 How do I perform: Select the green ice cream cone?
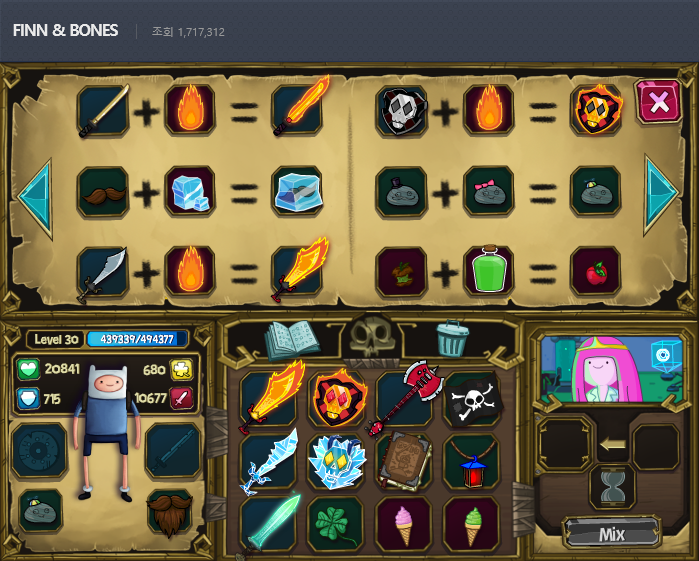470,524
